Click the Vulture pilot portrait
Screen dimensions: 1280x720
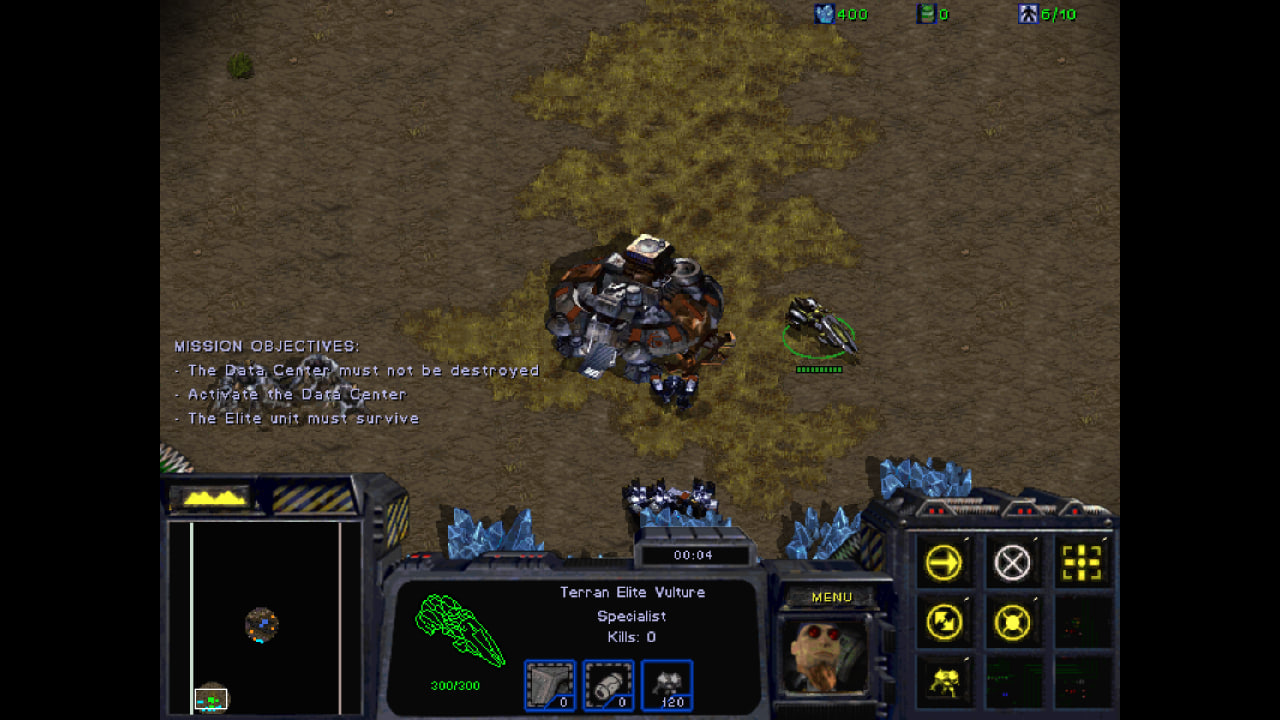pyautogui.click(x=823, y=655)
